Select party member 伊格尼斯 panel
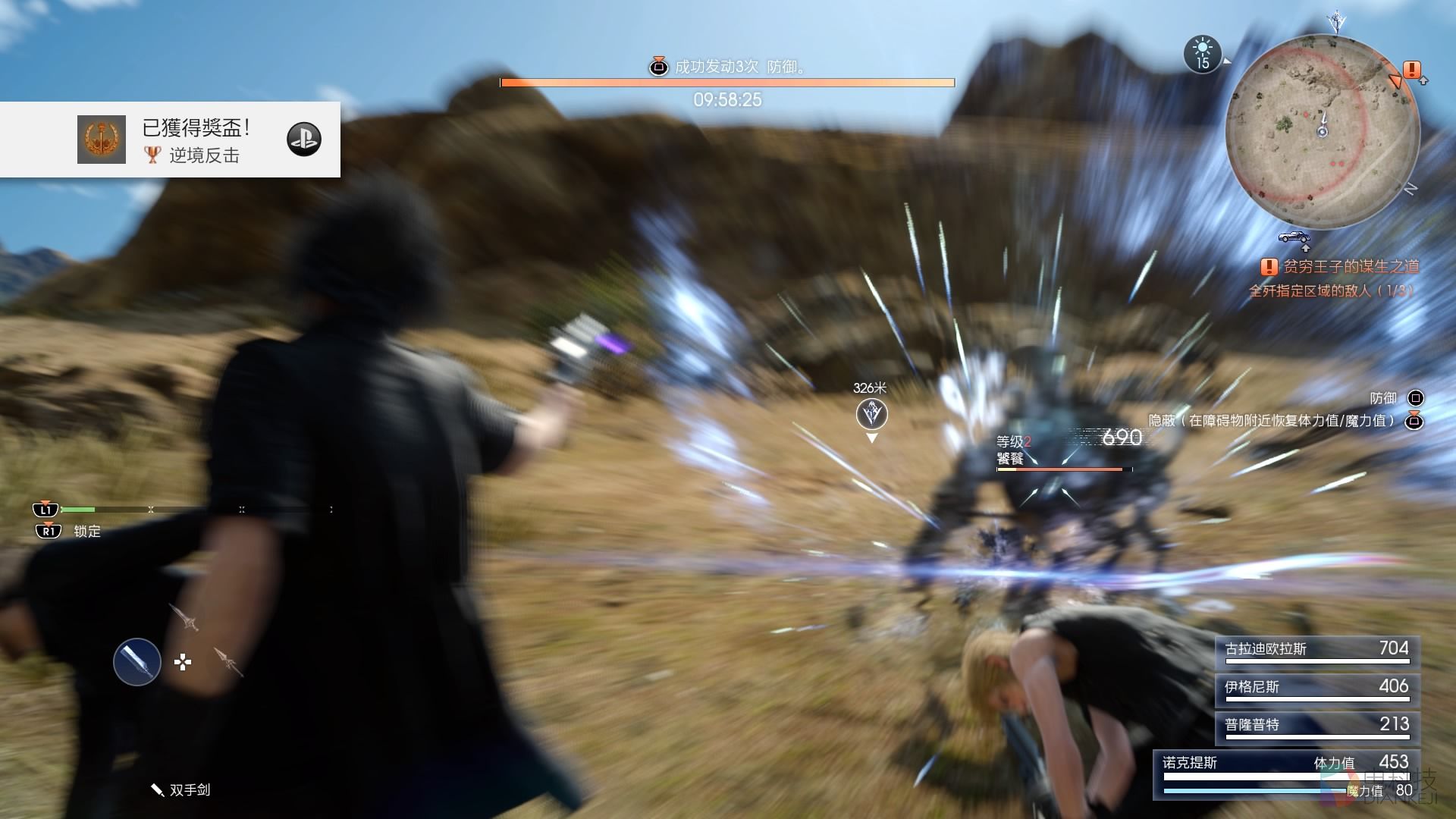 [x=1317, y=688]
